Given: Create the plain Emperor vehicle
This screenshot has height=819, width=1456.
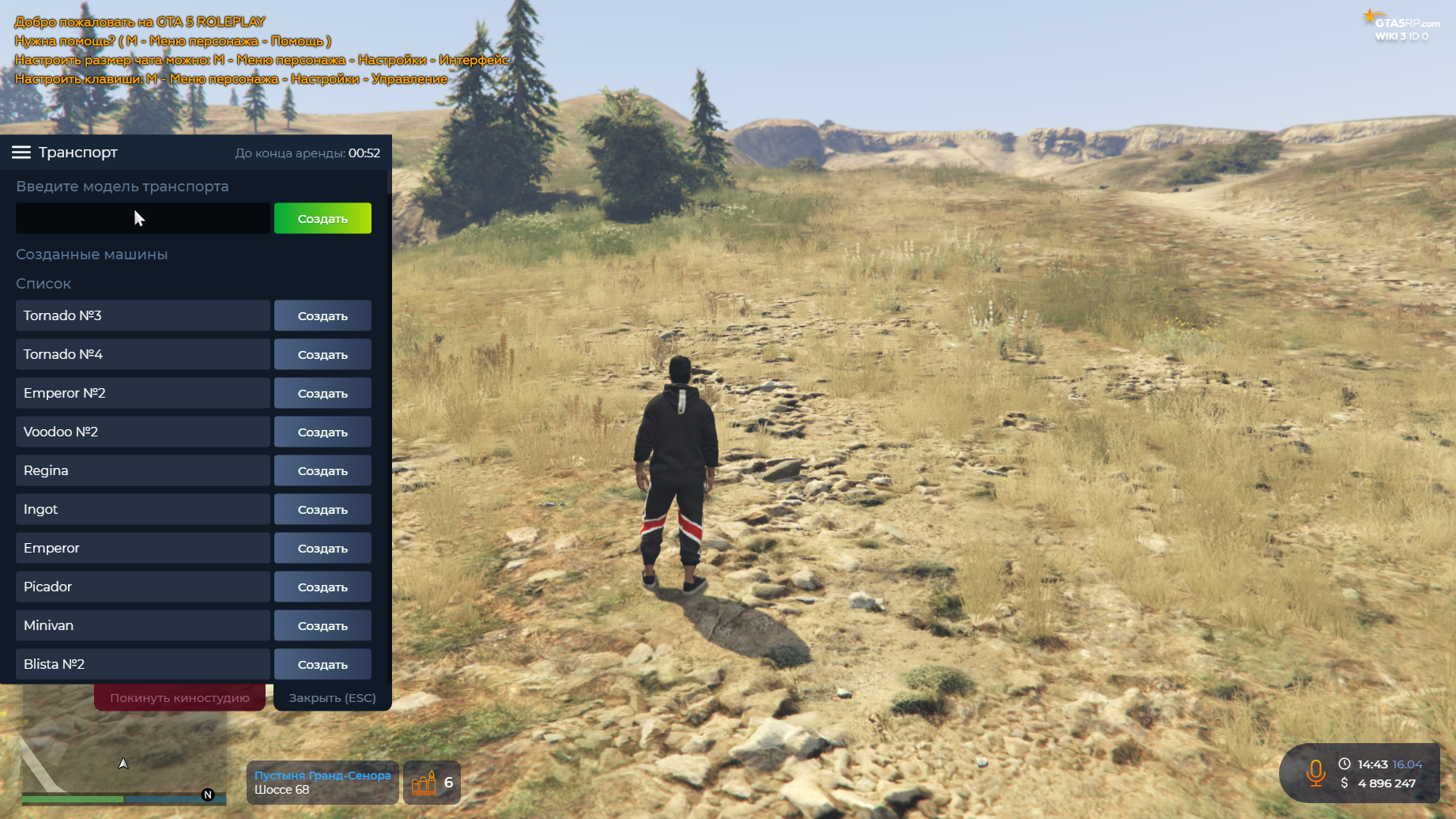Looking at the screenshot, I should (323, 548).
